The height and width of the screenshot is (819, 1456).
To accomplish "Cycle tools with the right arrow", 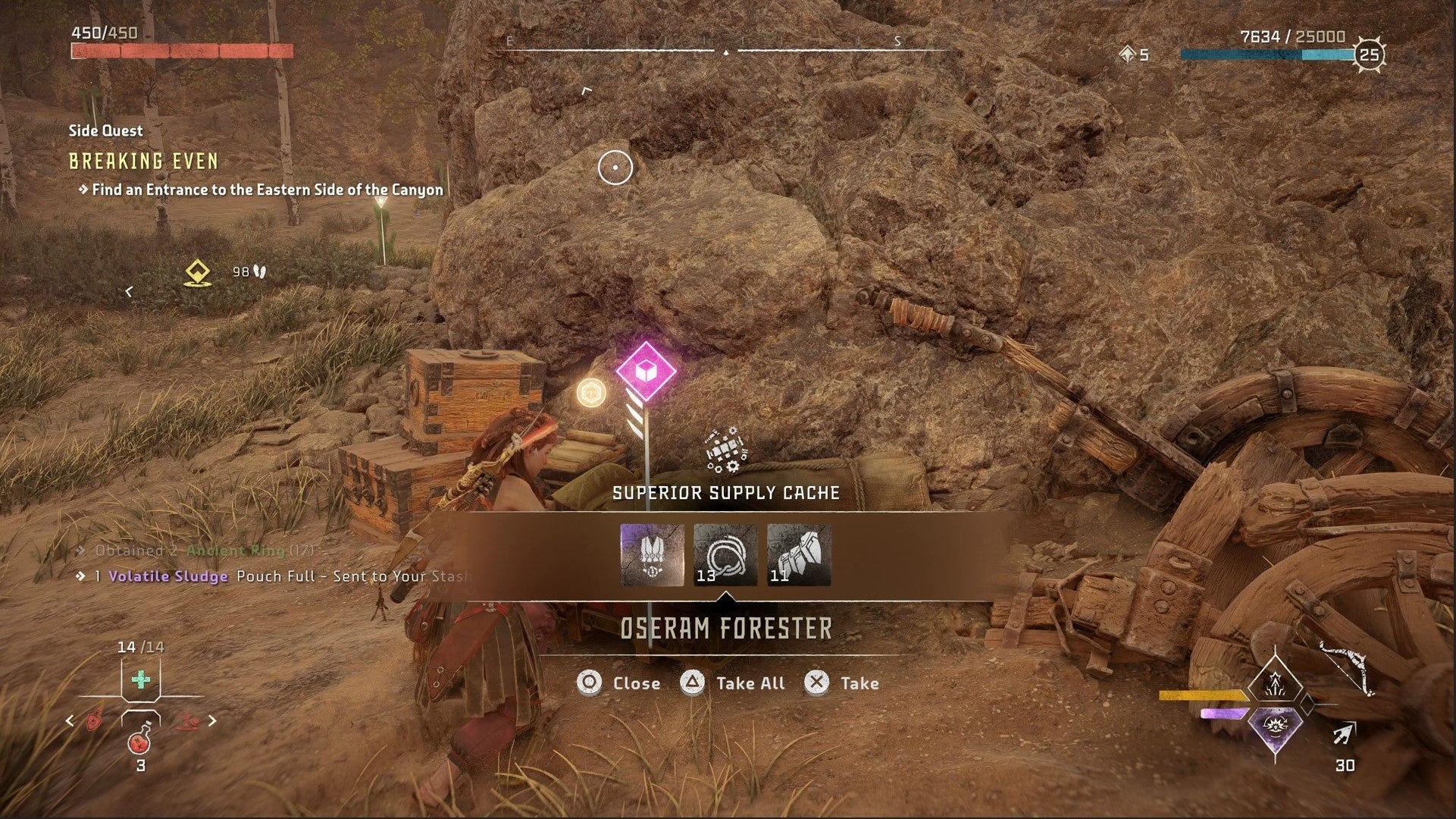I will coord(212,720).
